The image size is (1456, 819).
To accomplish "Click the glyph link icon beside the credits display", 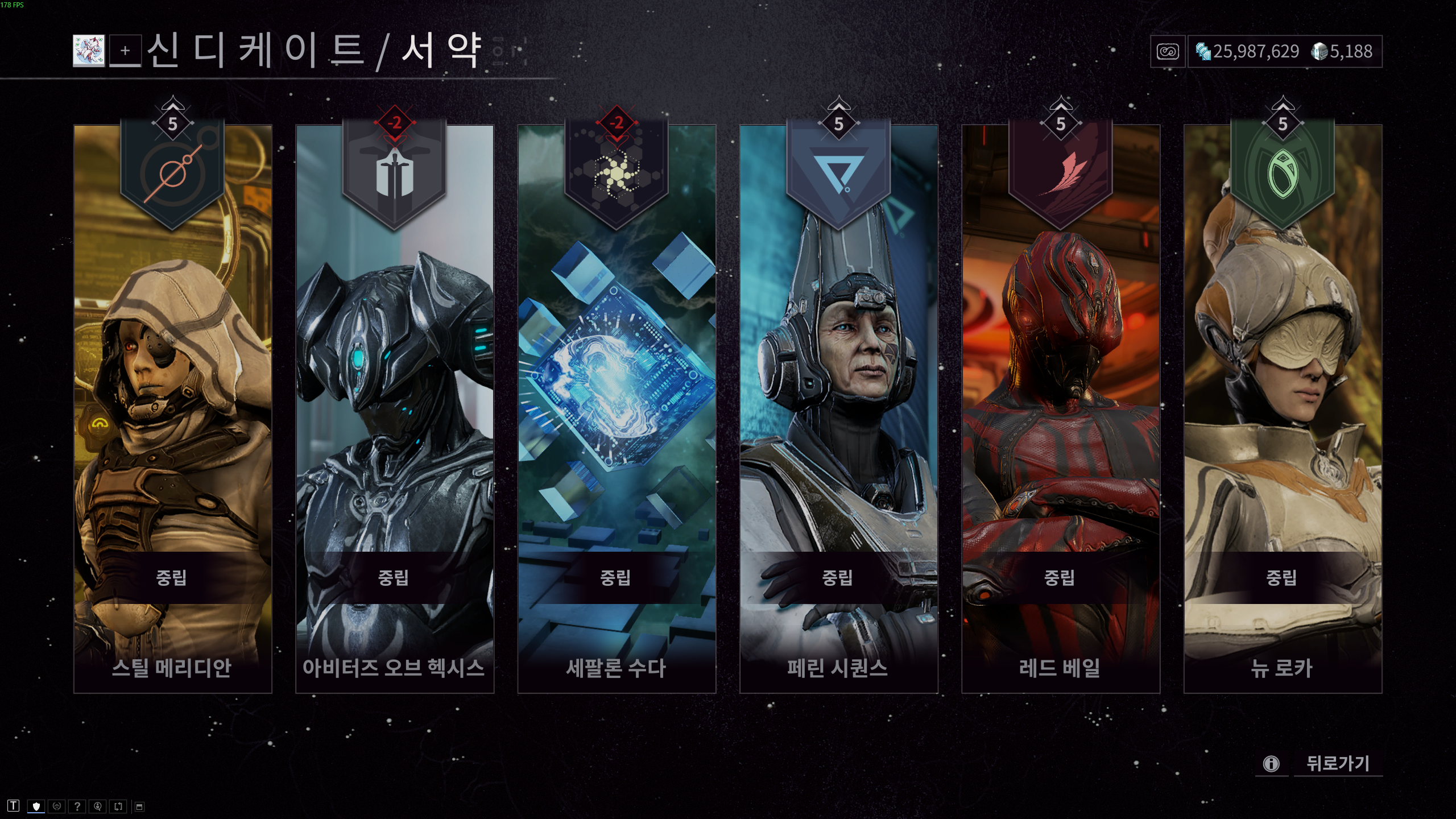I will click(1167, 52).
